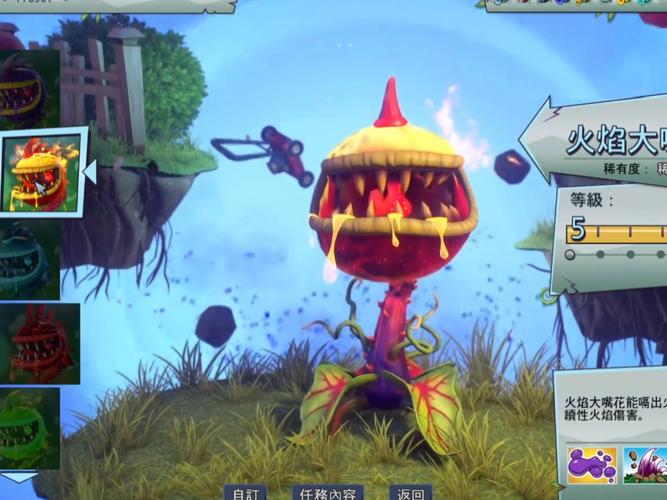667x500 pixels.
Task: Select the Fire Chomper variant thumbnail
Action: click(41, 170)
